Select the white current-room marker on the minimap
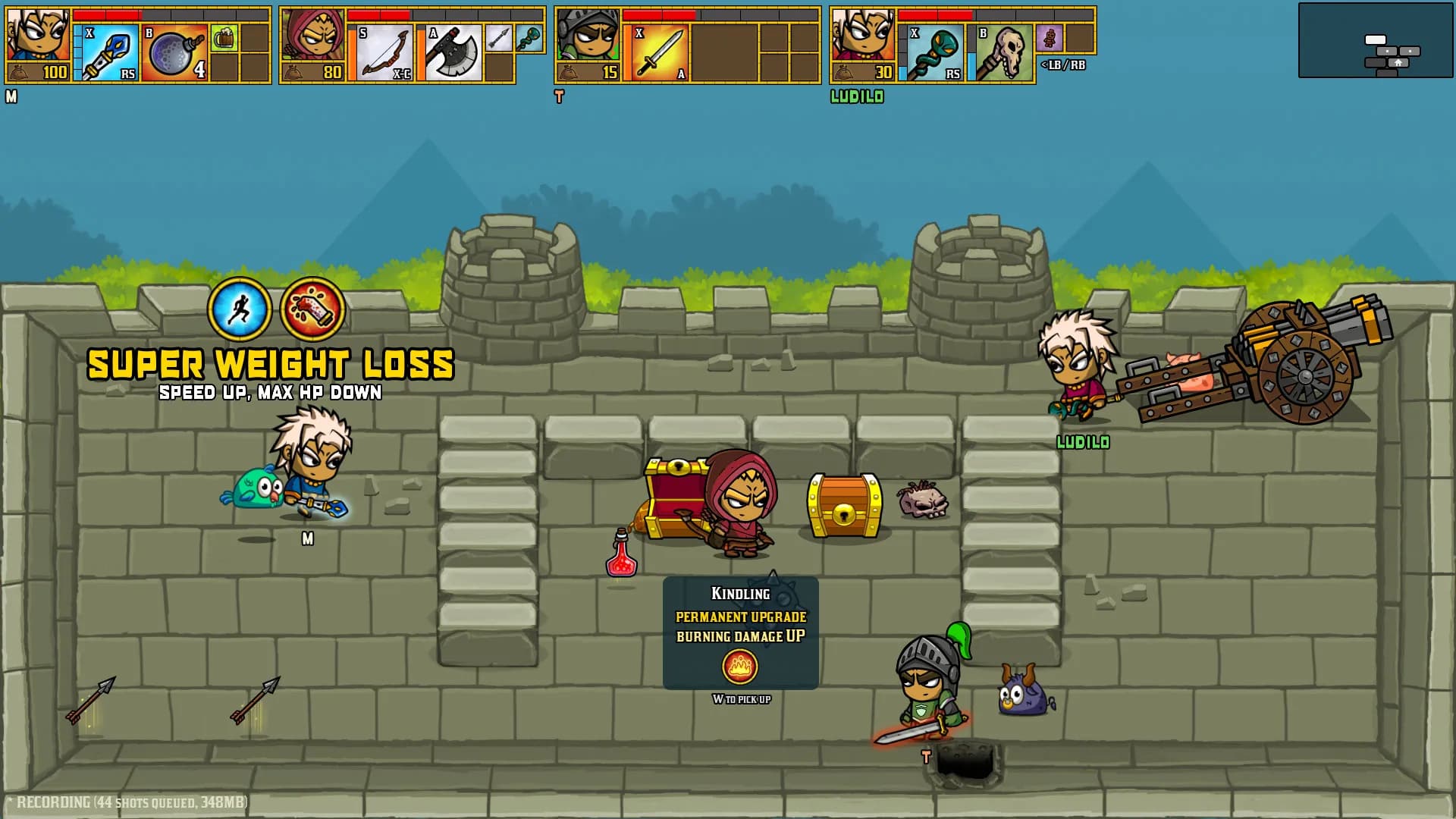This screenshot has width=1456, height=819. pos(1376,40)
